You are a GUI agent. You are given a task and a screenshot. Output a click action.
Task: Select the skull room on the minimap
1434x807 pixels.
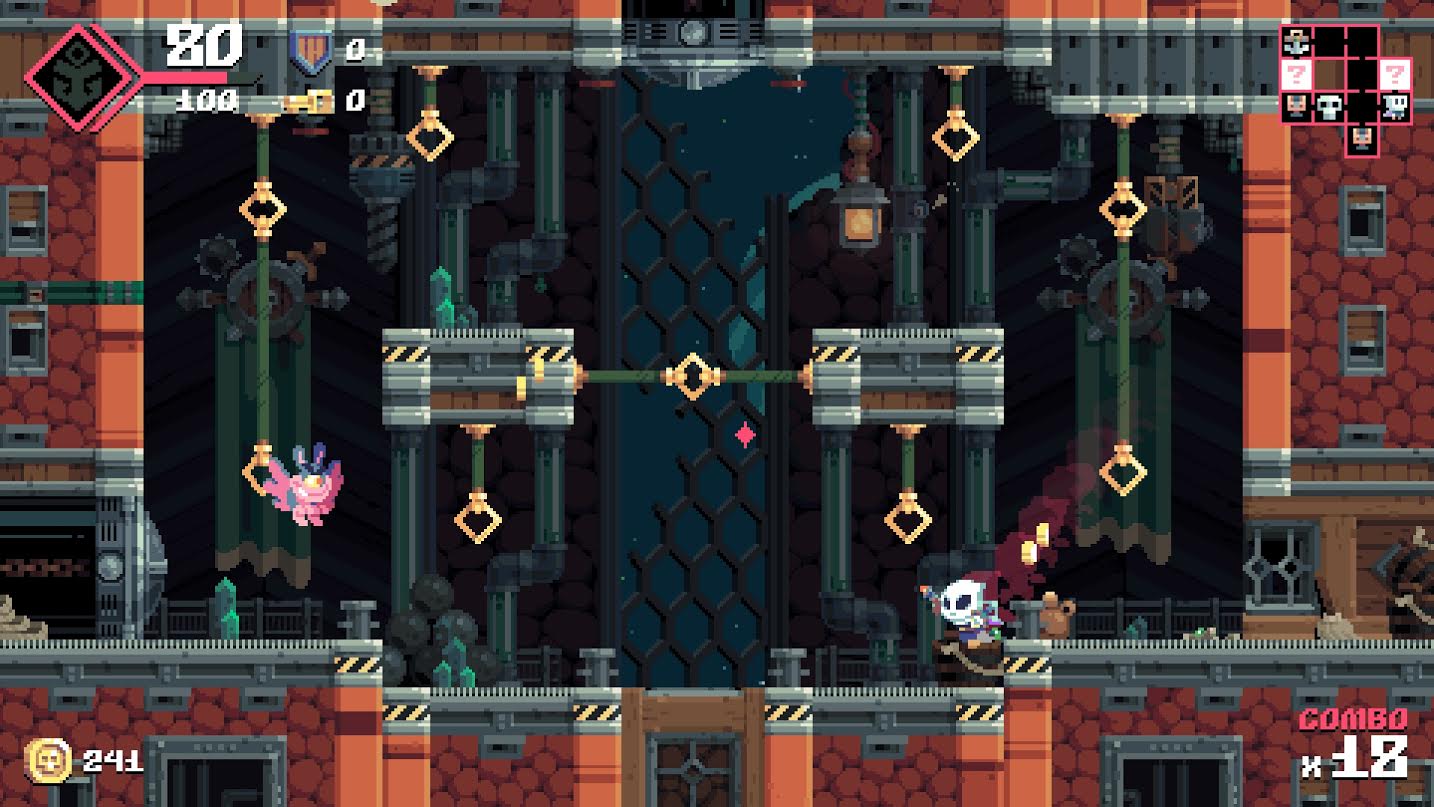point(1329,107)
